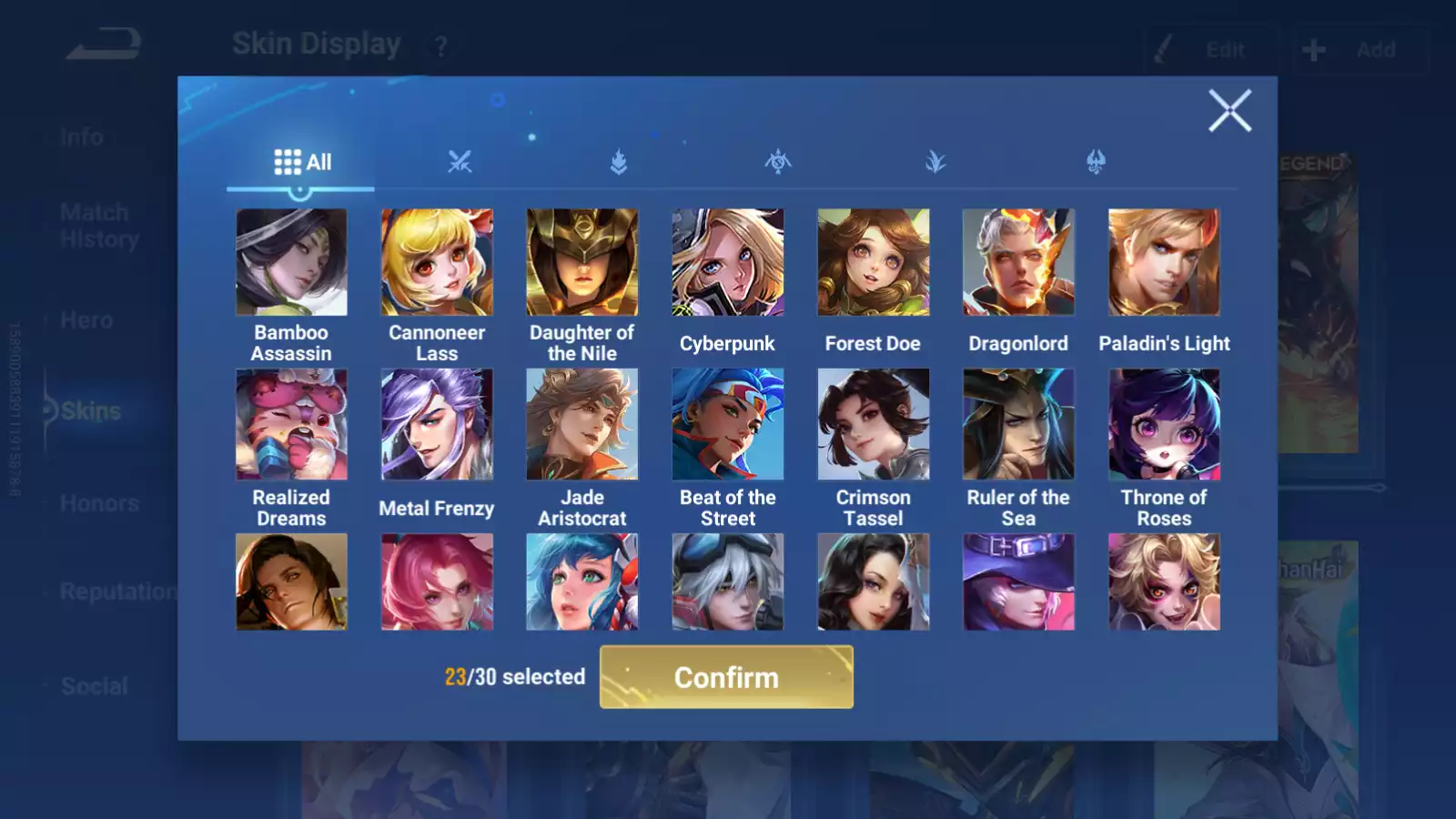
Task: Pick the Paladin's Light skin
Action: (x=1164, y=262)
